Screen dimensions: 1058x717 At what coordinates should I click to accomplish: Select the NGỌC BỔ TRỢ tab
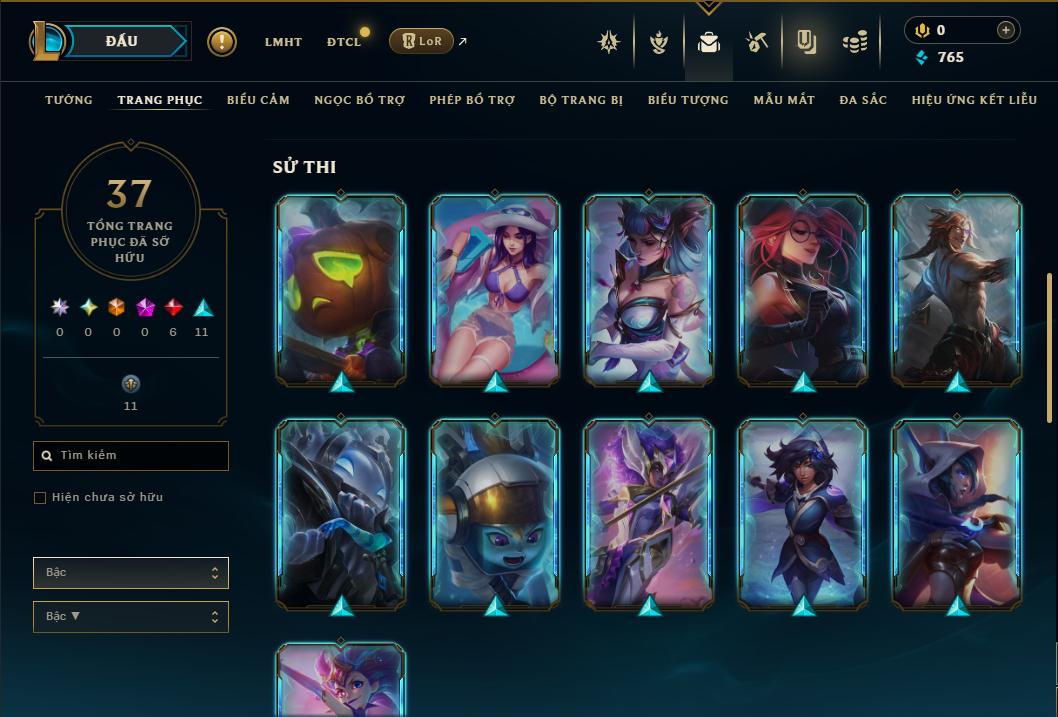click(x=359, y=100)
